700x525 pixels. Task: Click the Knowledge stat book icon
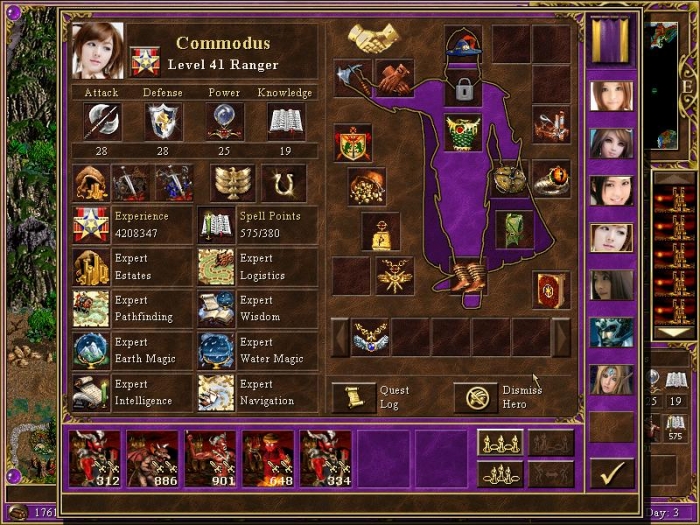[x=286, y=121]
